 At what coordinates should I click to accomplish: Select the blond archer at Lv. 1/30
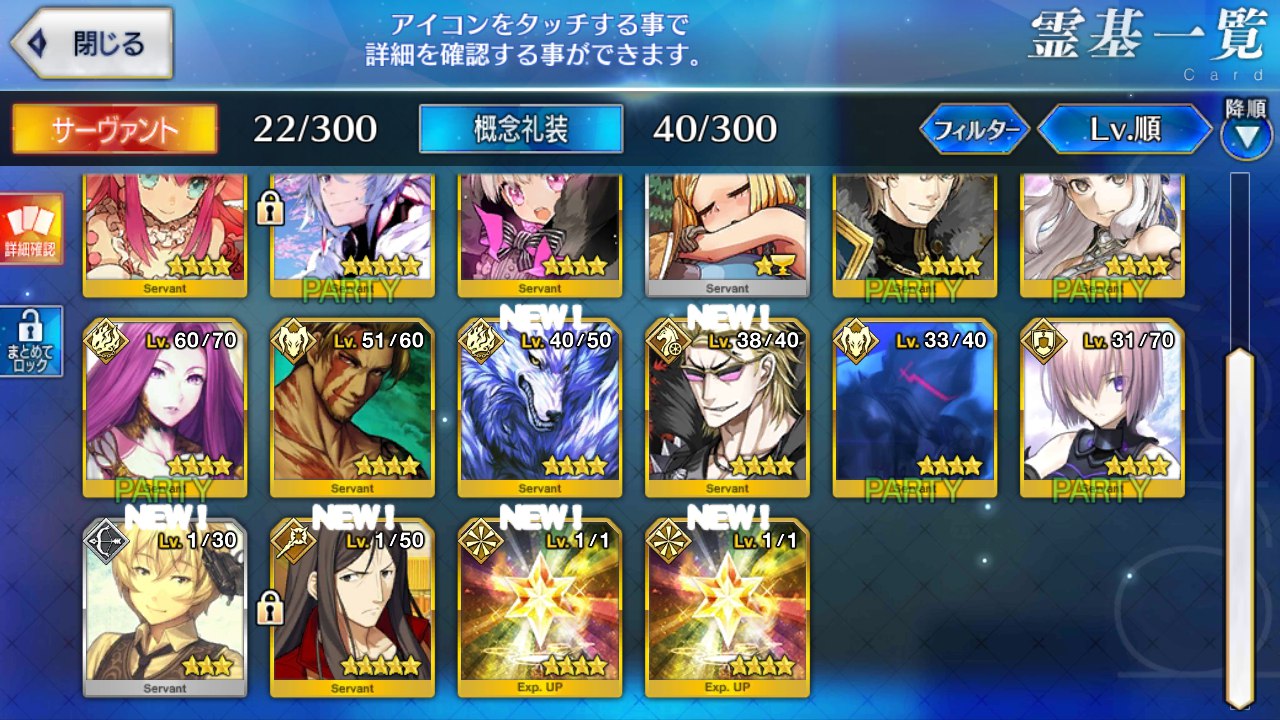(165, 608)
